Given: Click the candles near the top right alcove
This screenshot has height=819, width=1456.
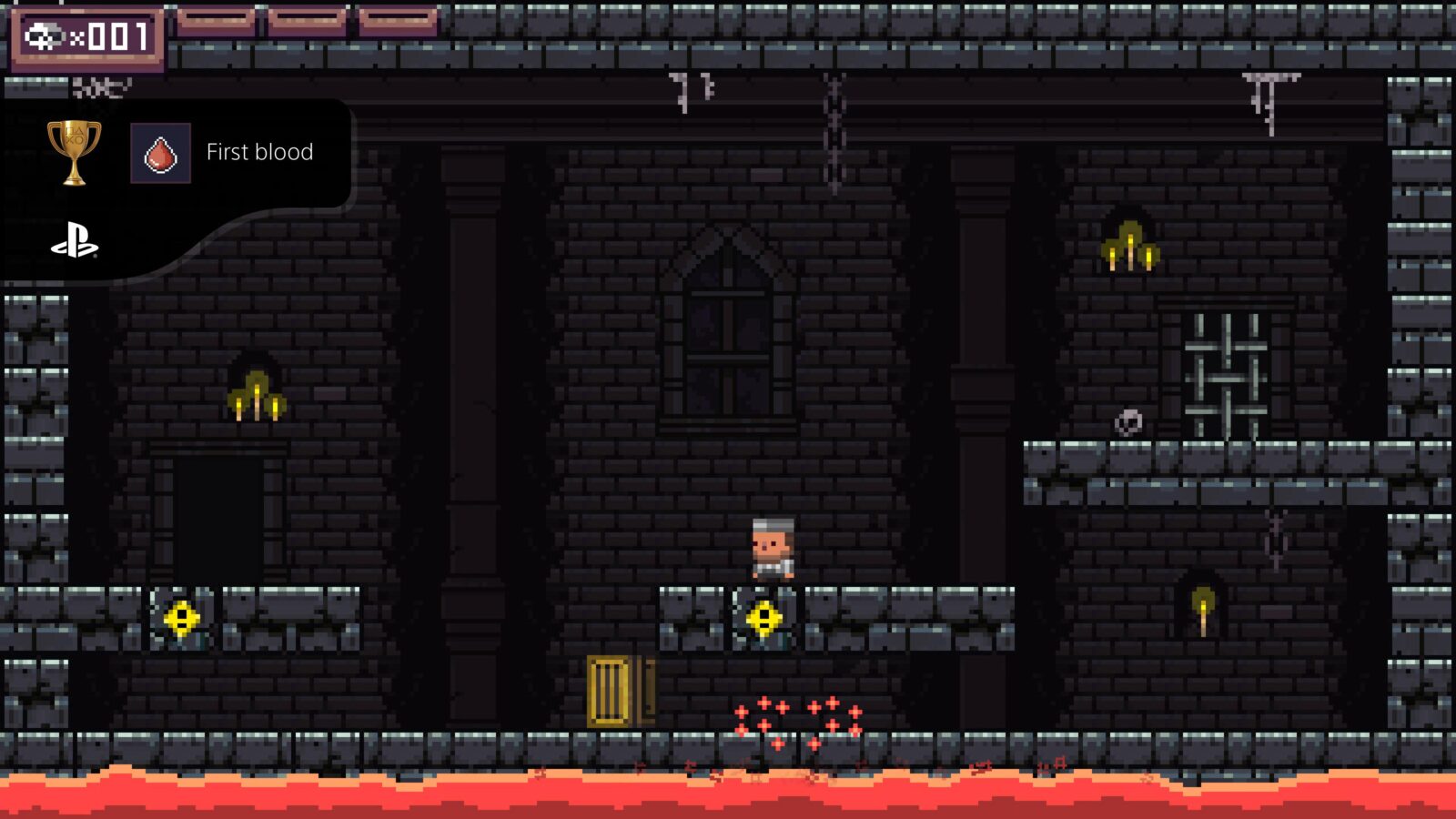Looking at the screenshot, I should pos(1131,246).
